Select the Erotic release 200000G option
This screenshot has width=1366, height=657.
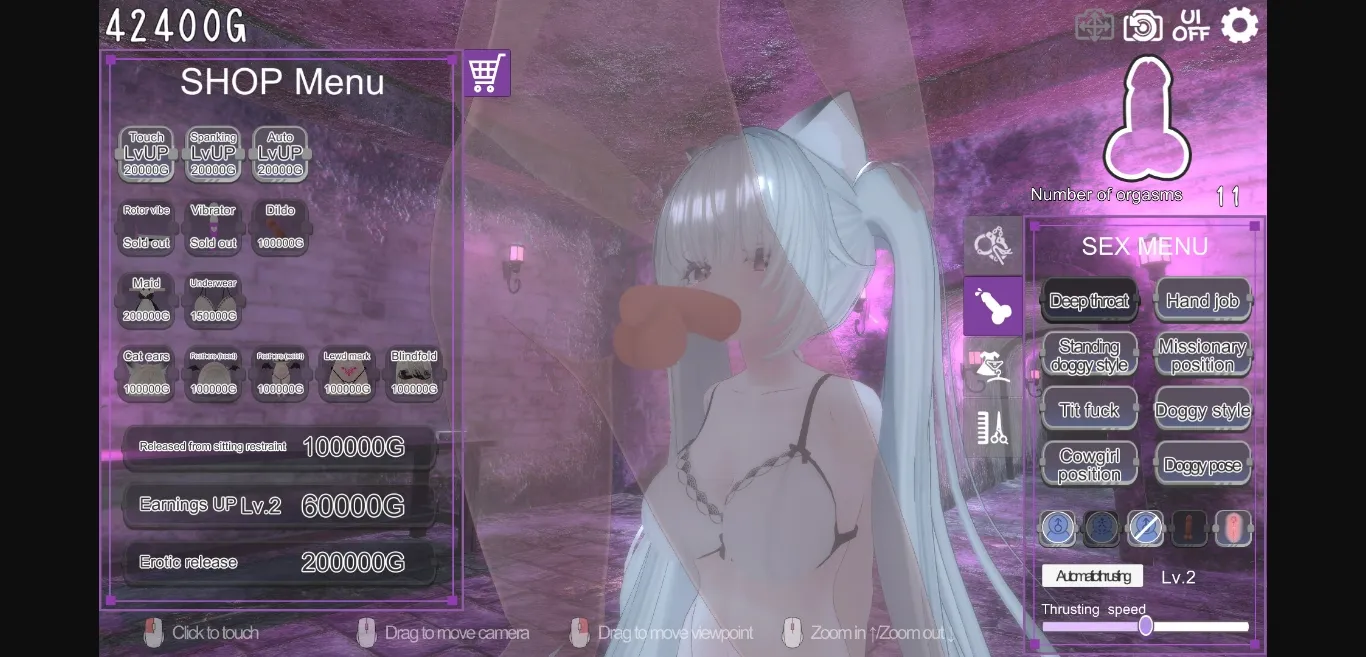pos(279,562)
